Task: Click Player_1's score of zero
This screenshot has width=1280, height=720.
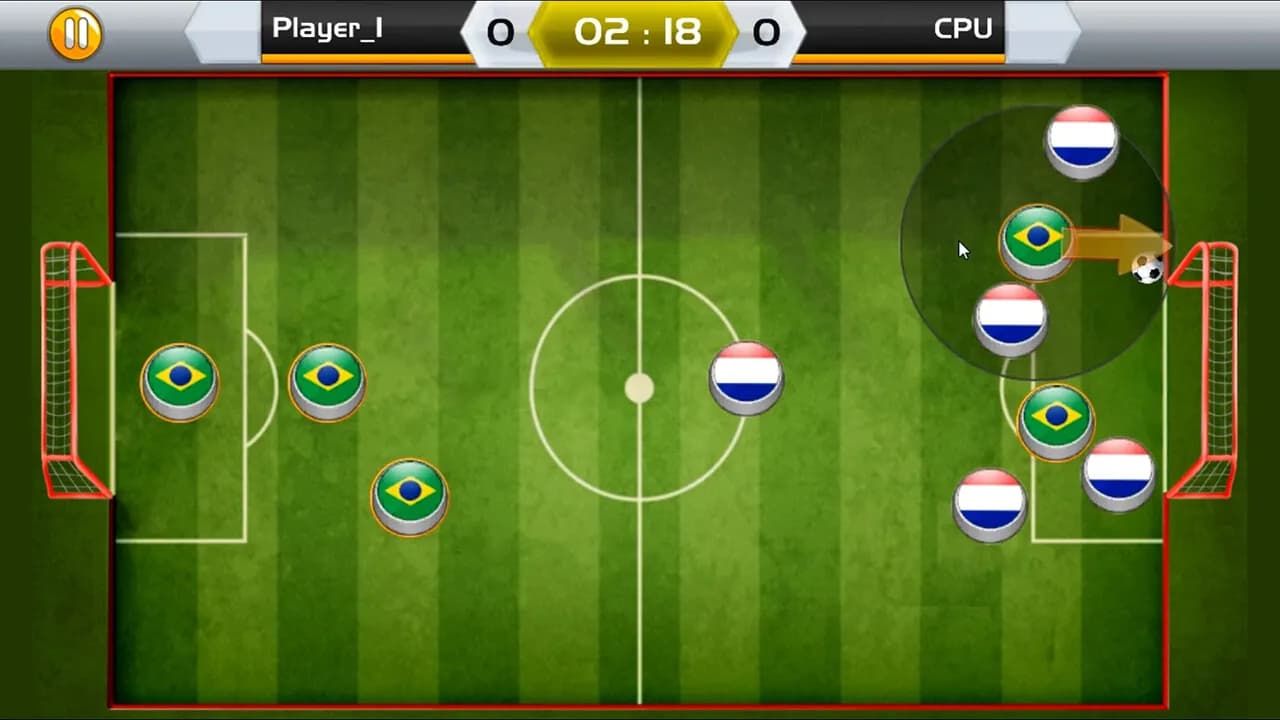Action: tap(501, 31)
